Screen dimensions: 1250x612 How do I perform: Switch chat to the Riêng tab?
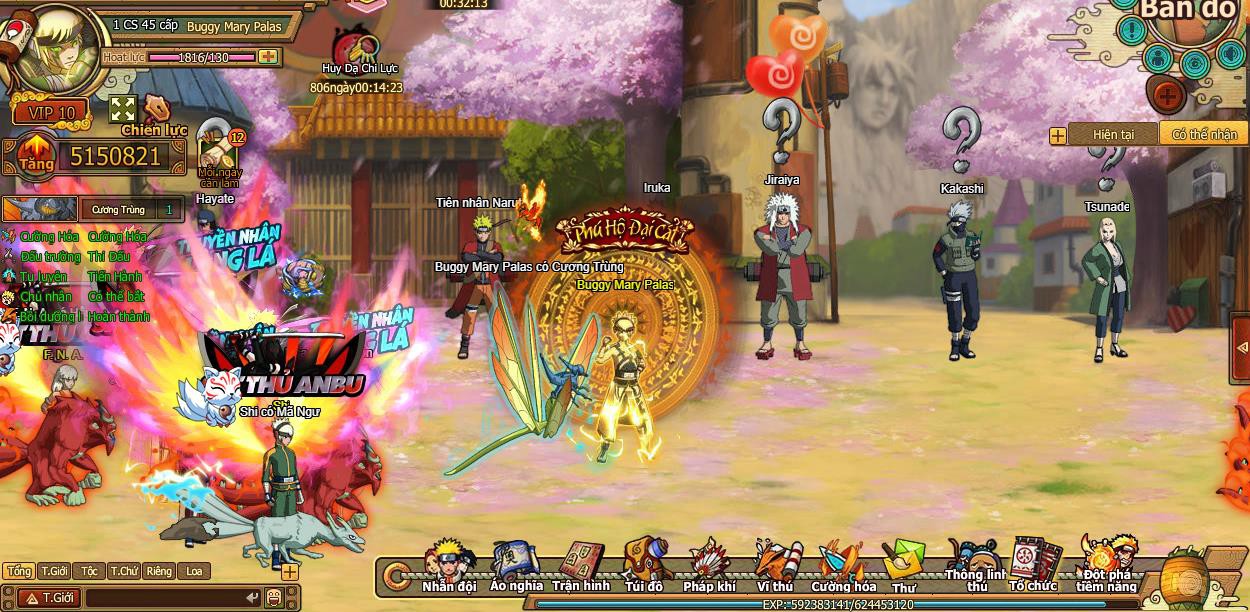tap(159, 571)
